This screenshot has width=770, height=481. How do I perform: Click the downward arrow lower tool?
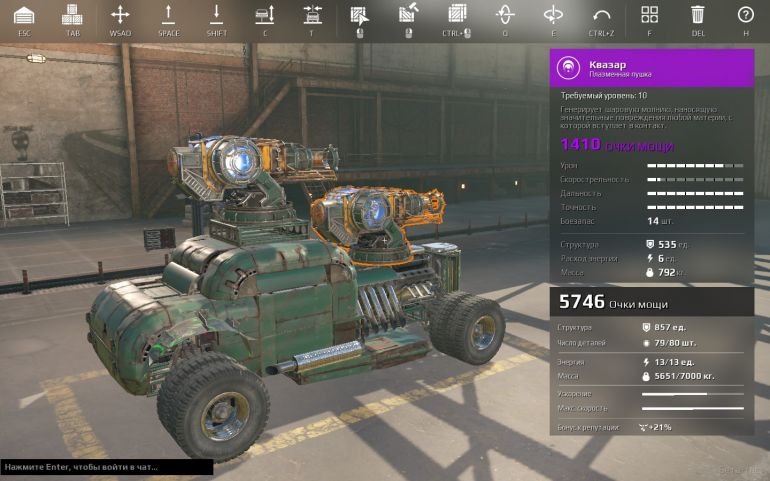click(216, 15)
